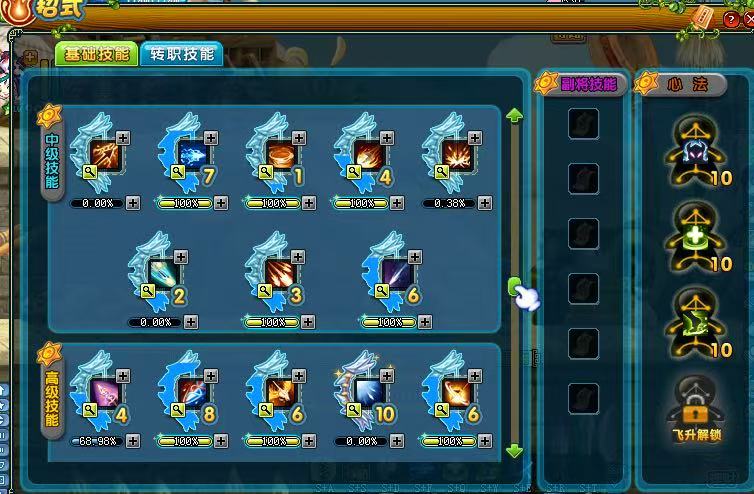
Task: Pick the level 4 pink gem advanced skill
Action: pyautogui.click(x=103, y=391)
